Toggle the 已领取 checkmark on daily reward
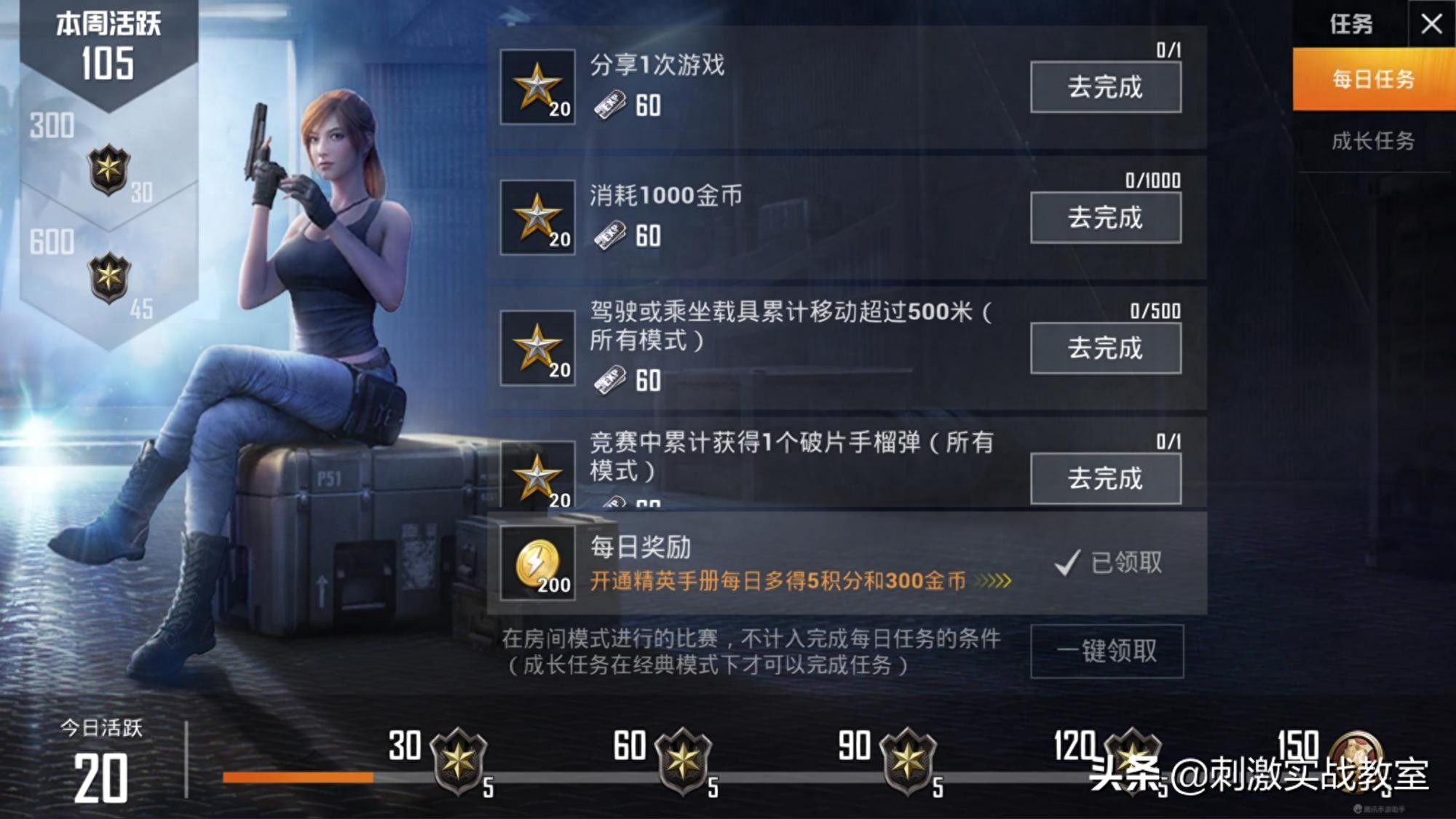 tap(1067, 561)
